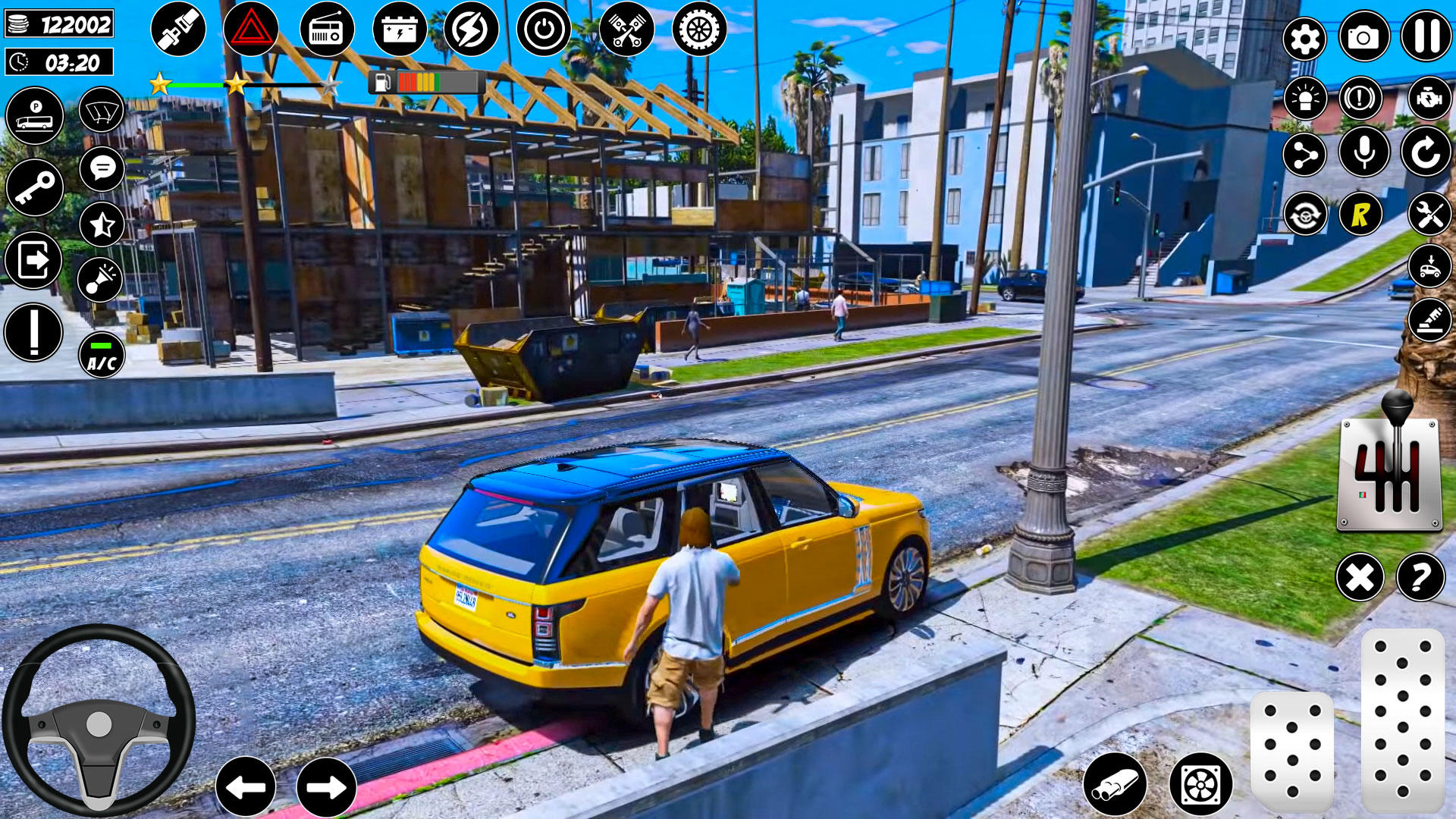Image resolution: width=1456 pixels, height=819 pixels.
Task: Open the wrench and screwdriver repair icon
Action: (1429, 215)
